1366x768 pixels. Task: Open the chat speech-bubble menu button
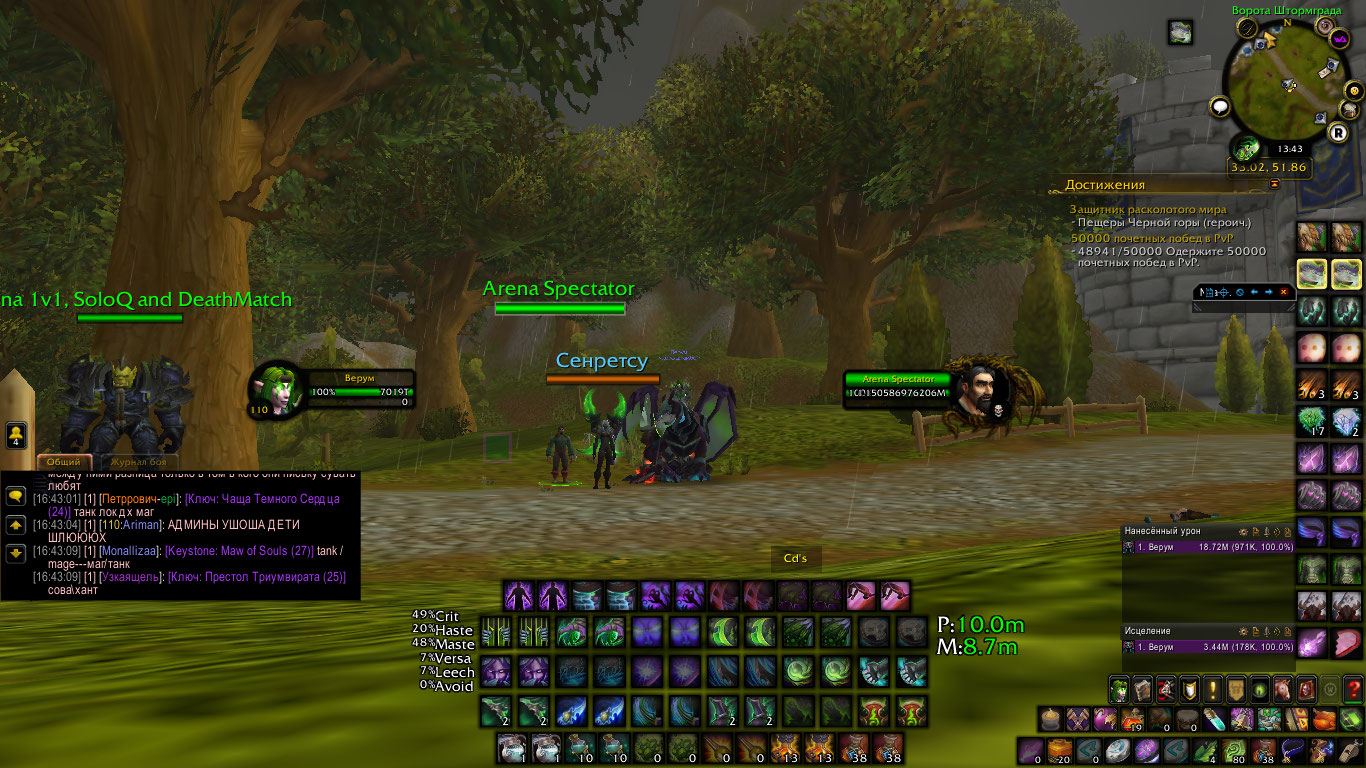pyautogui.click(x=15, y=496)
